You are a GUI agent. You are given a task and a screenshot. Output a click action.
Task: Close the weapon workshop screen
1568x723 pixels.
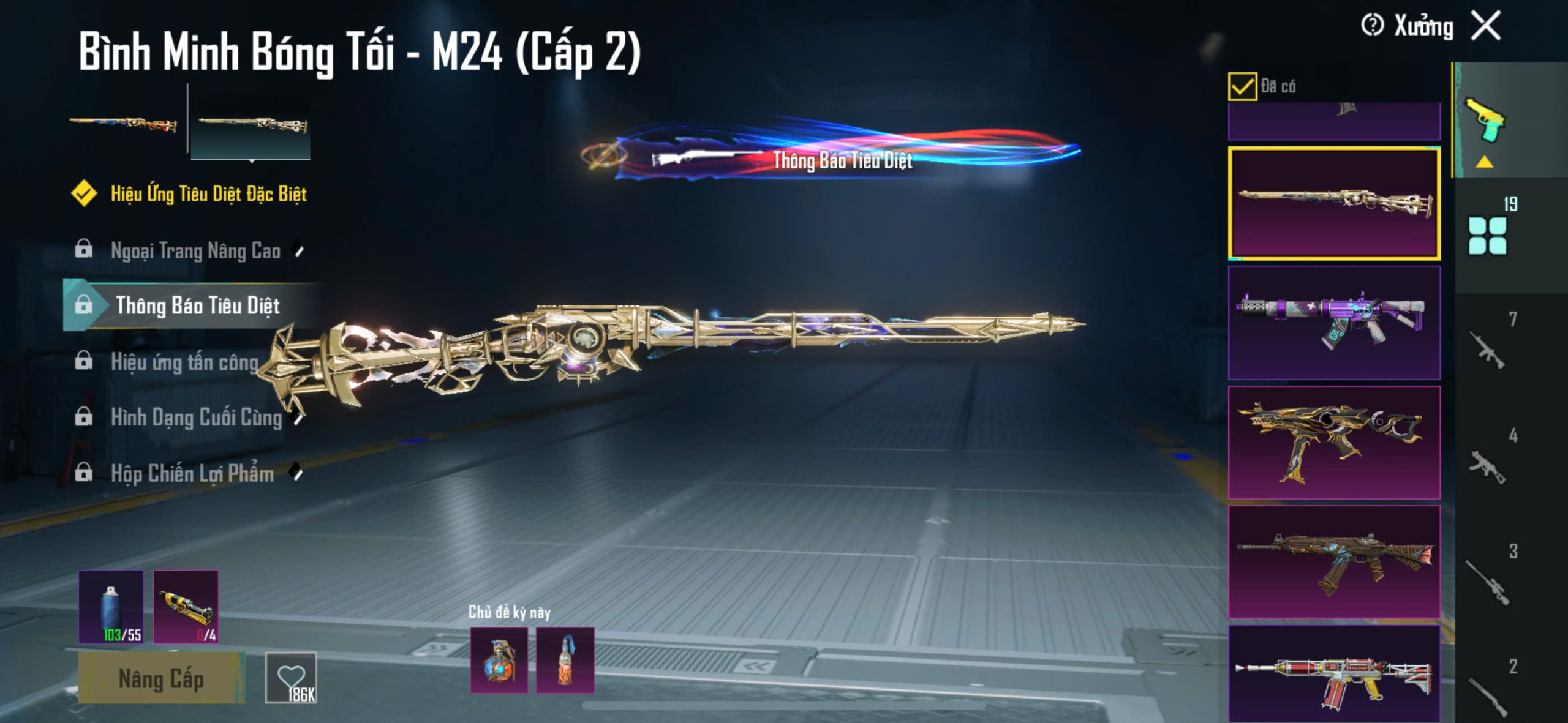click(x=1487, y=26)
